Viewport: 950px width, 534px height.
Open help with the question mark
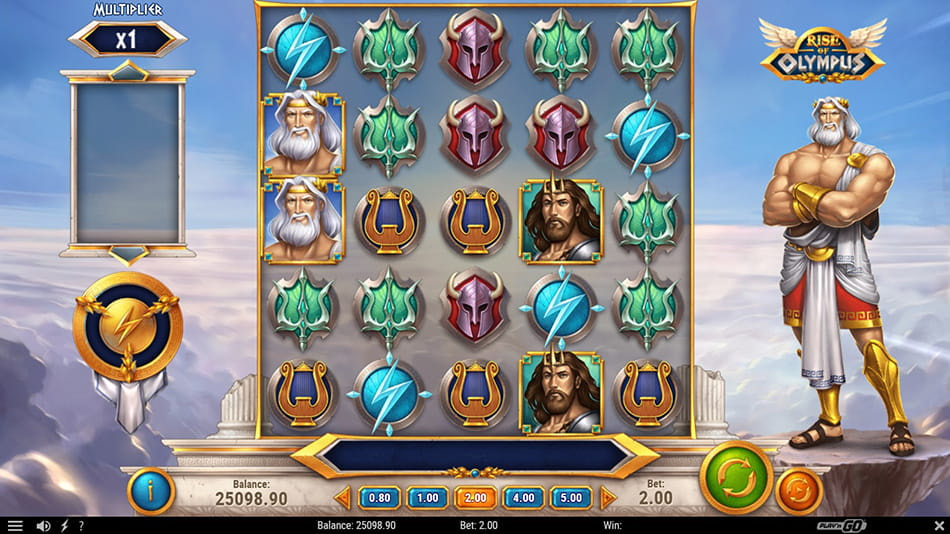pyautogui.click(x=81, y=526)
